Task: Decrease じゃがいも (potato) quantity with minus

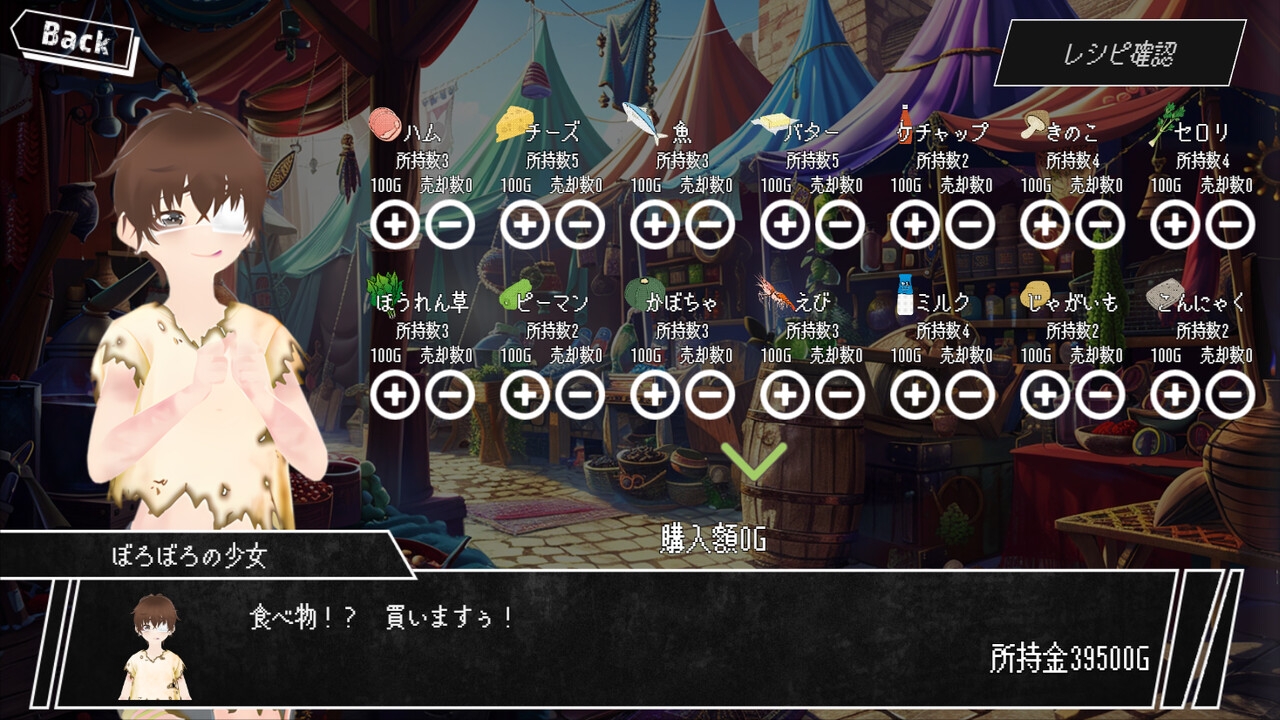Action: pyautogui.click(x=1100, y=395)
